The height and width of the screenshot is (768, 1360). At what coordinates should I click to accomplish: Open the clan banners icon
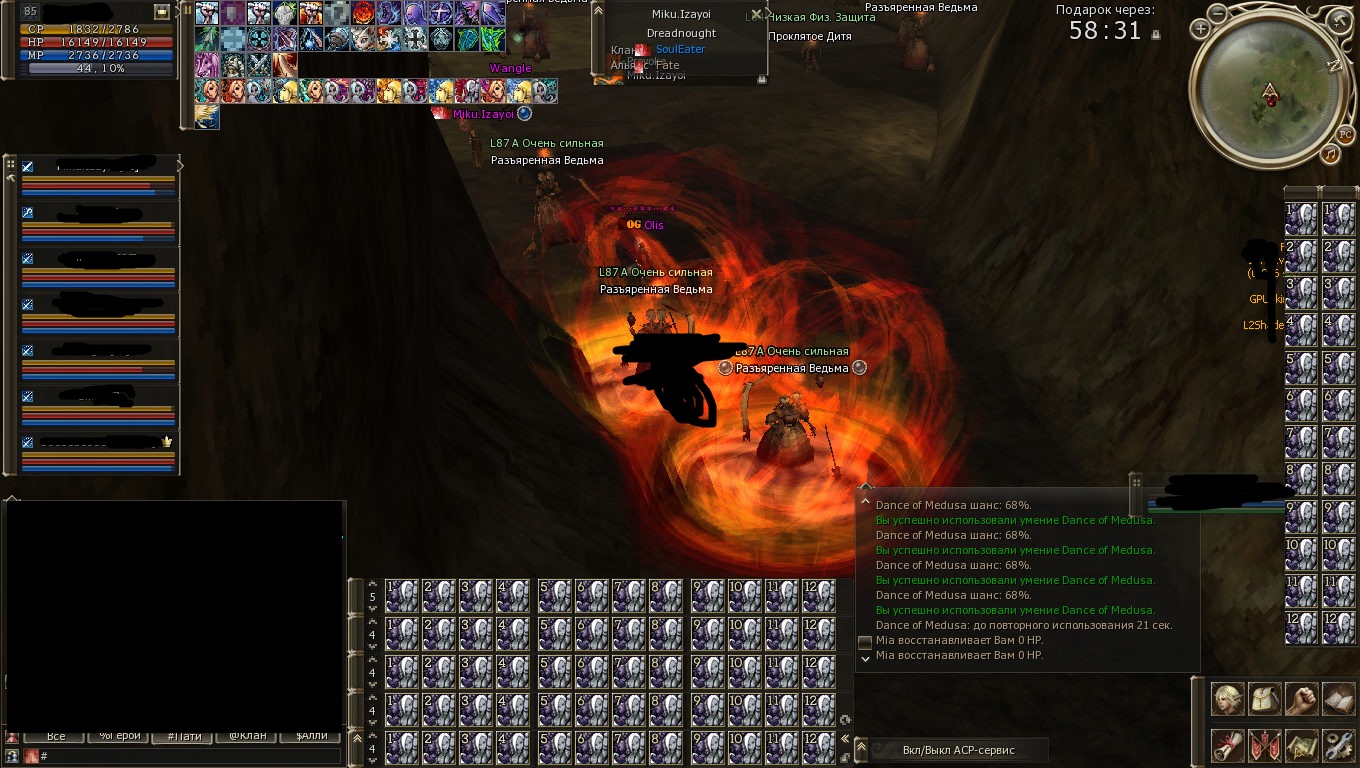point(1265,745)
